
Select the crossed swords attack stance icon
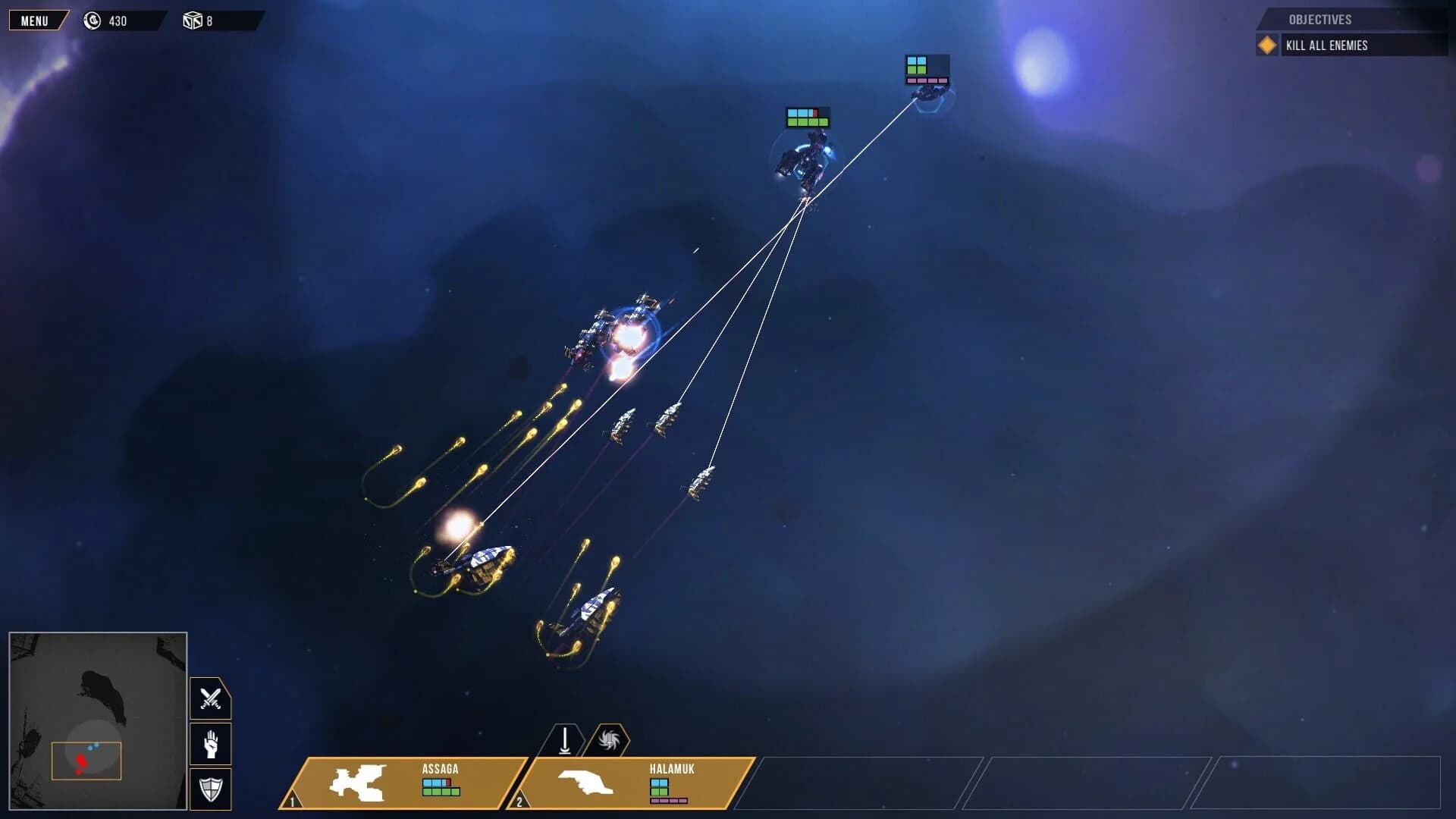pyautogui.click(x=209, y=698)
